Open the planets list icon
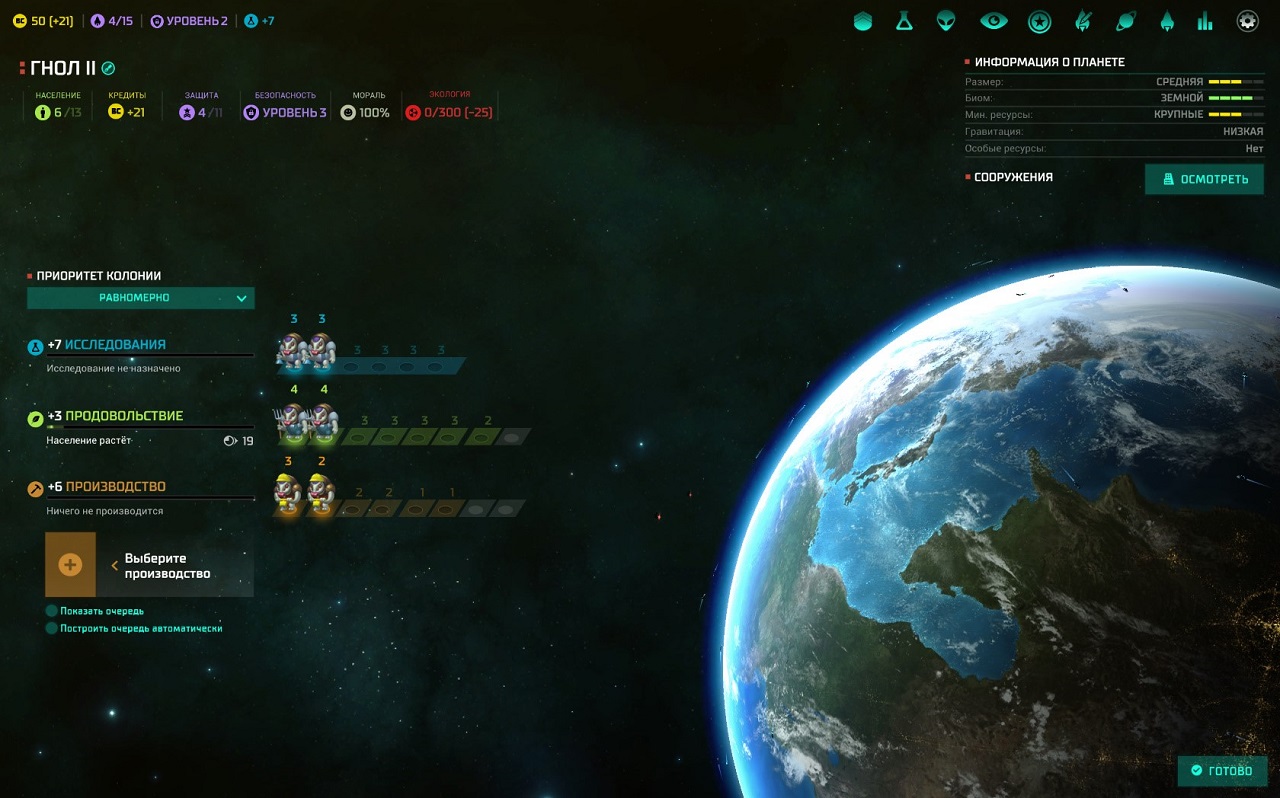This screenshot has height=798, width=1280. point(1126,21)
